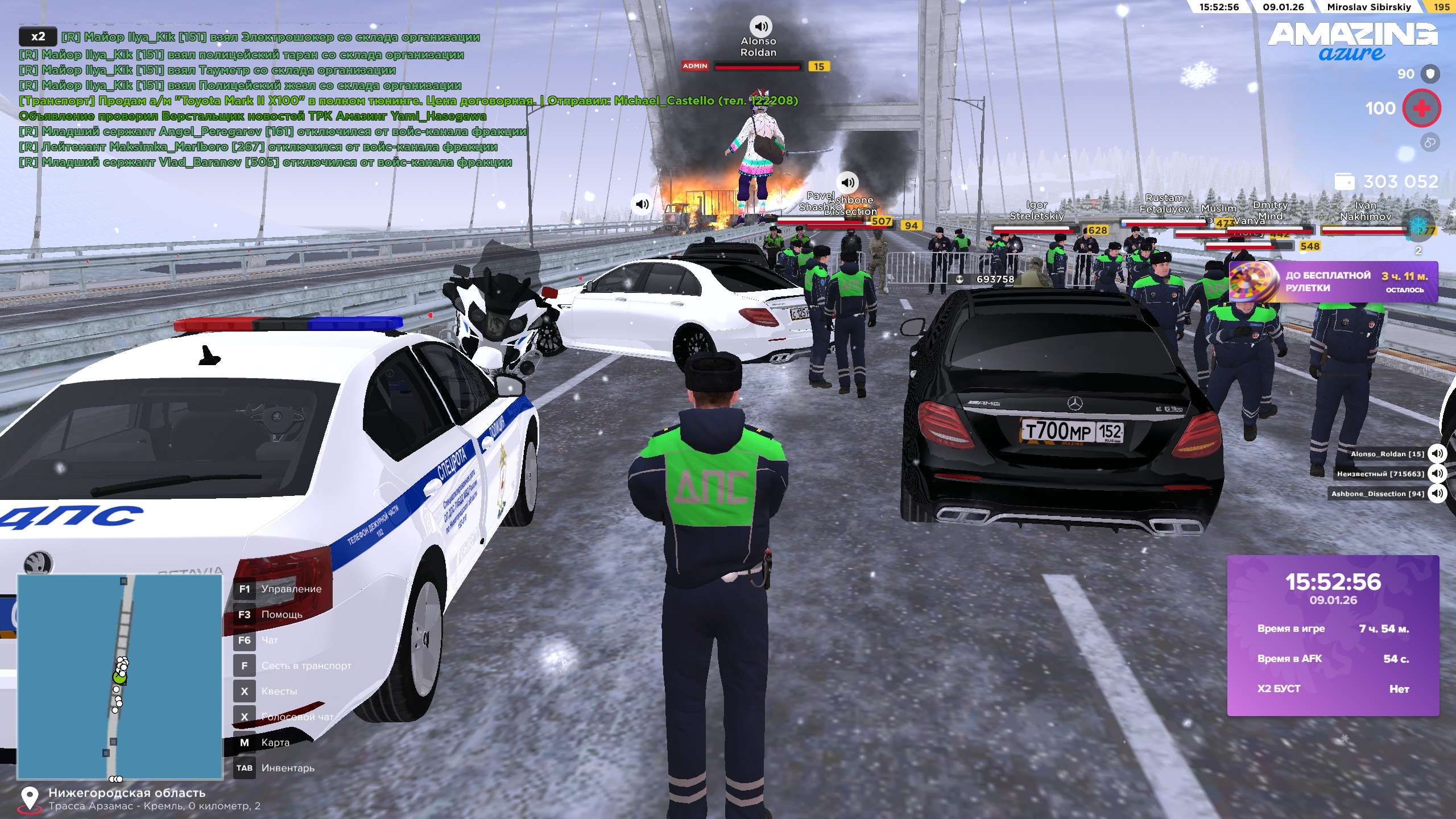
Task: Click the red health cross icon
Action: [1421, 108]
